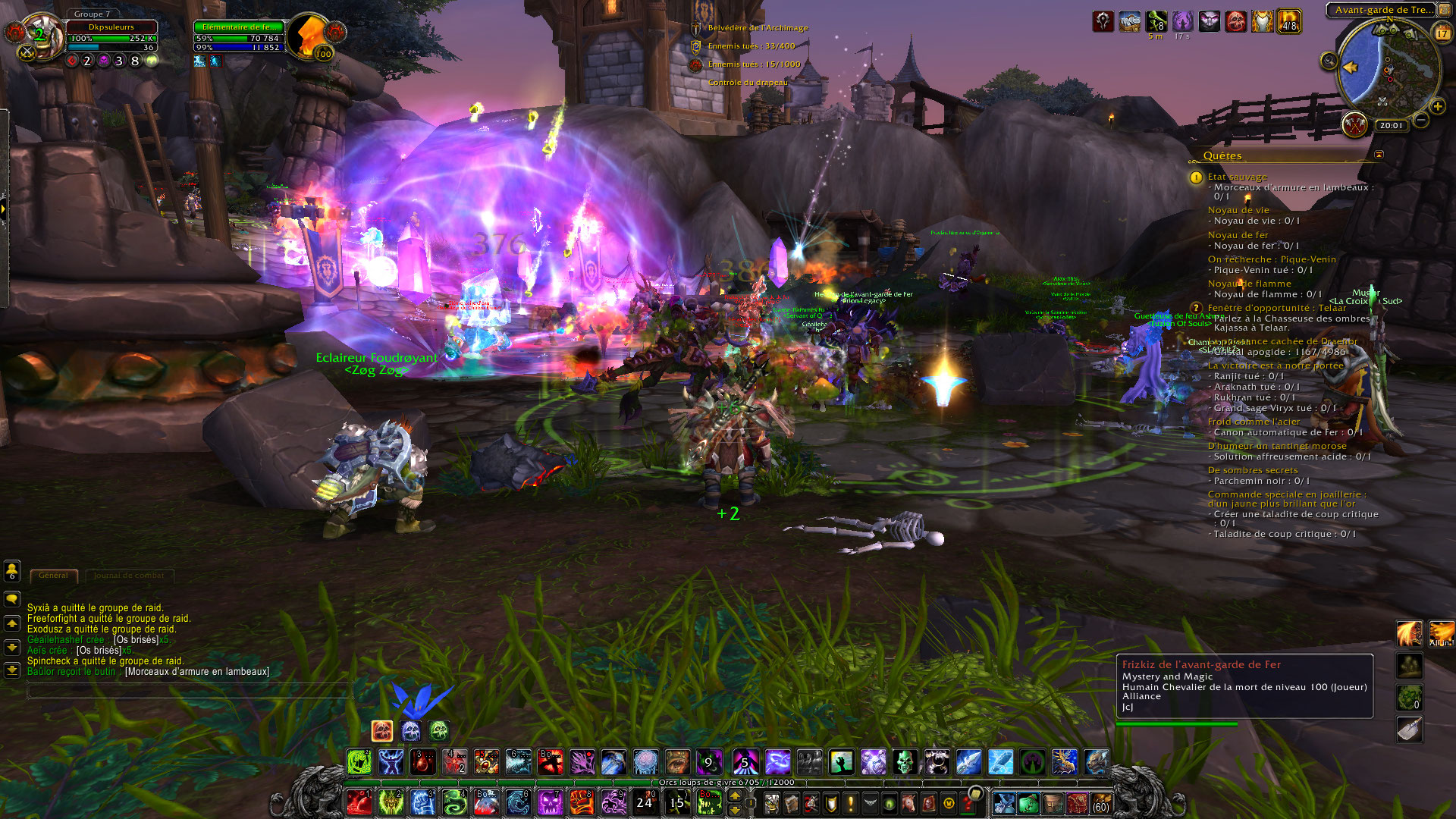Zoom in on the minimap
The image size is (1456, 819).
[1436, 106]
